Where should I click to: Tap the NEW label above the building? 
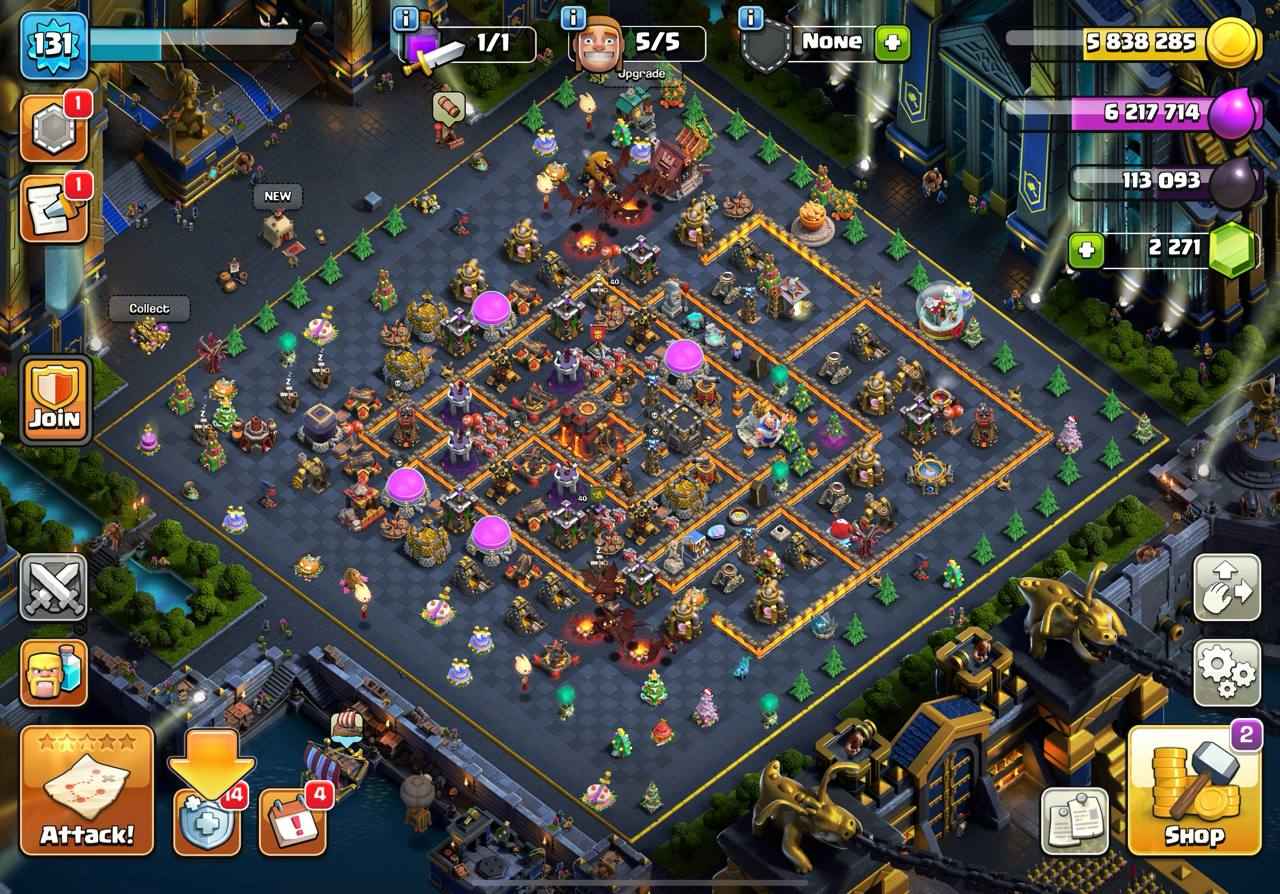click(277, 197)
